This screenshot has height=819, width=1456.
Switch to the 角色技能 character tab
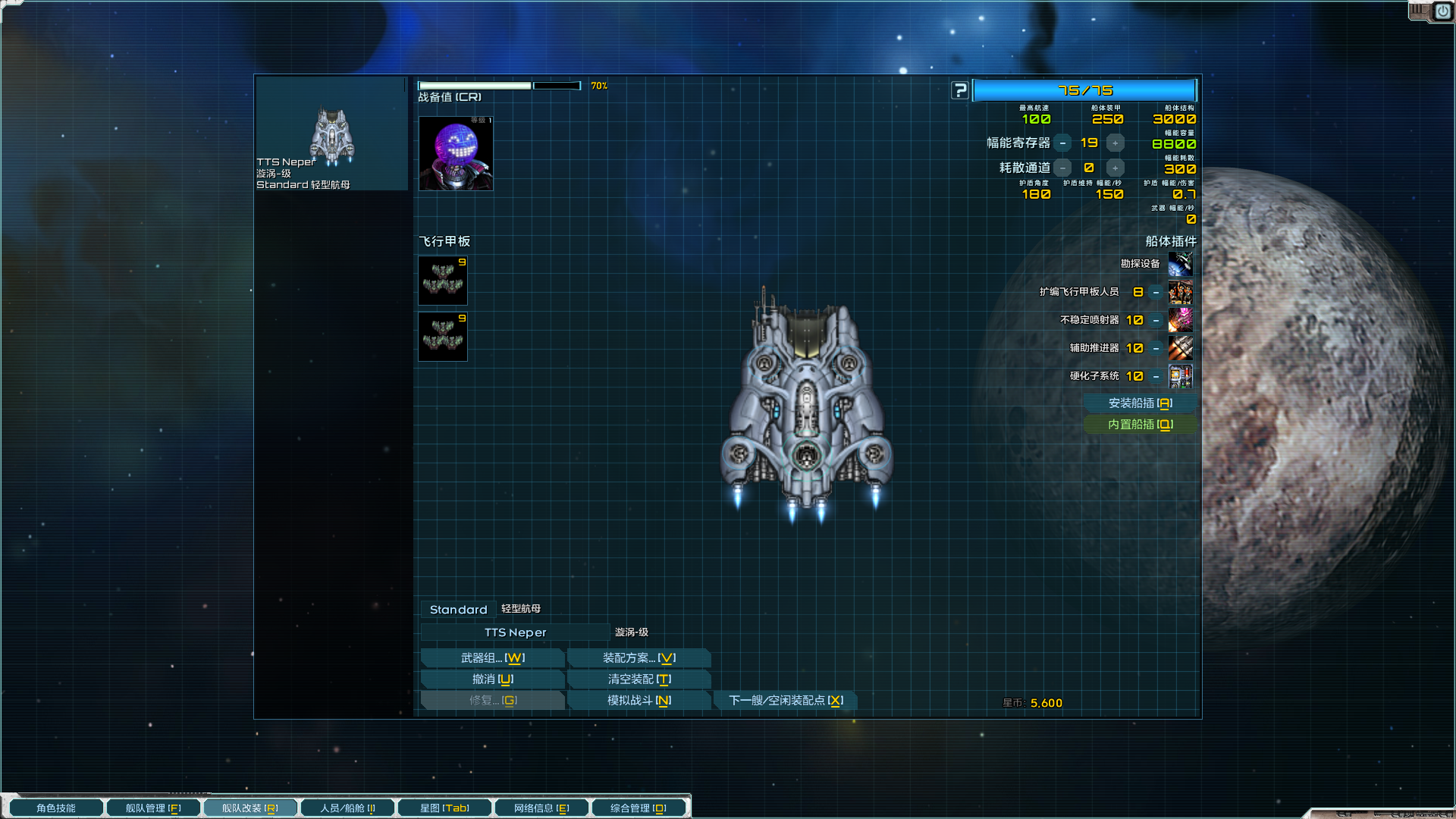56,808
